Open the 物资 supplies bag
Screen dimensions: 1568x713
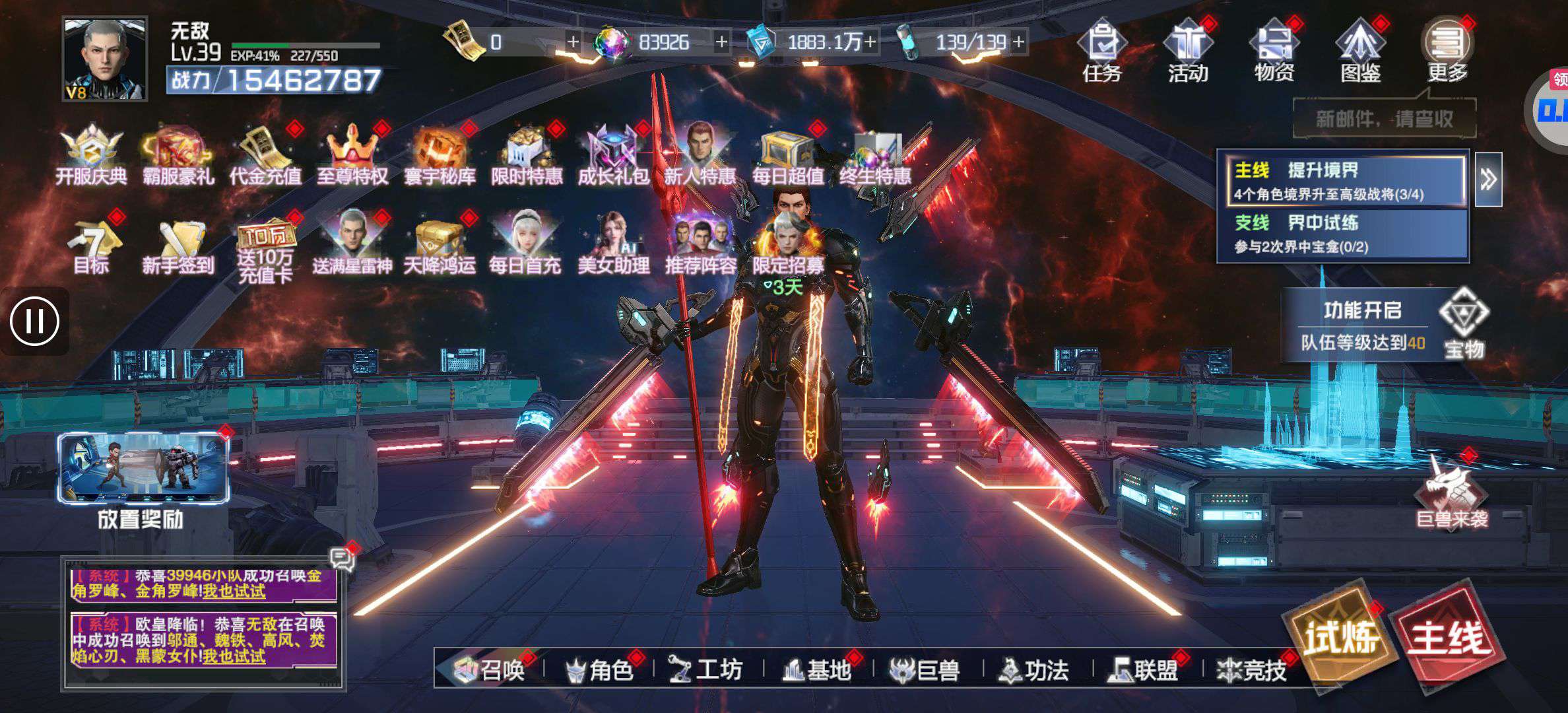coord(1274,51)
